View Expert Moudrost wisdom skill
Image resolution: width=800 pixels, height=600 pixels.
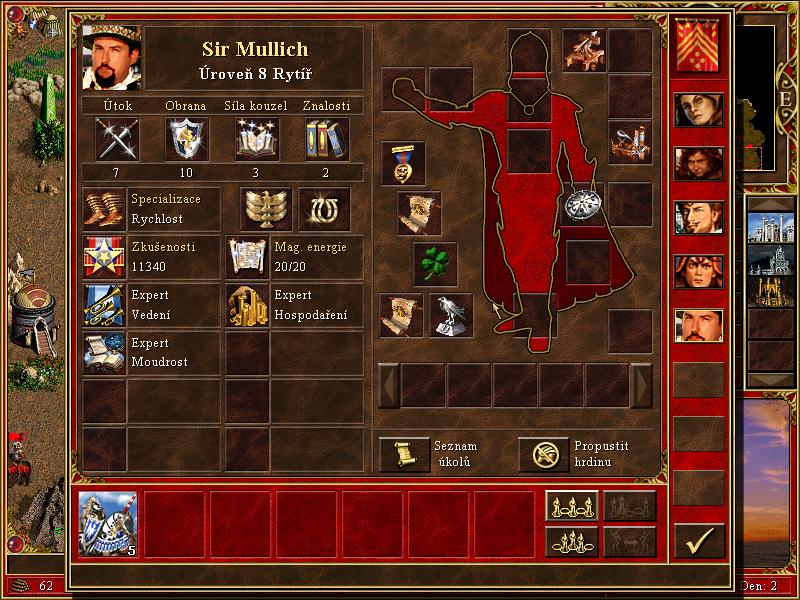103,353
